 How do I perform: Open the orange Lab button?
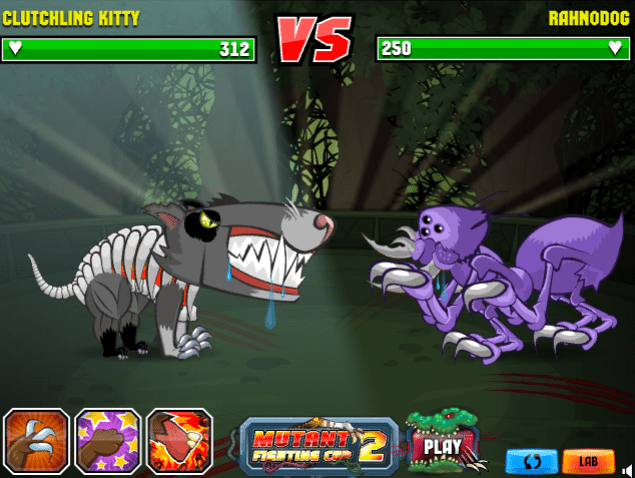[x=587, y=462]
